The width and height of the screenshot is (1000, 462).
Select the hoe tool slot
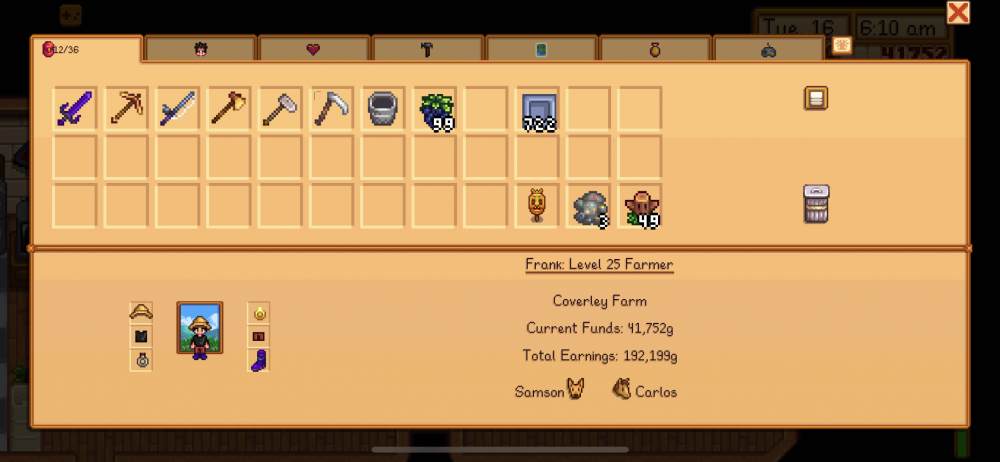tap(281, 108)
